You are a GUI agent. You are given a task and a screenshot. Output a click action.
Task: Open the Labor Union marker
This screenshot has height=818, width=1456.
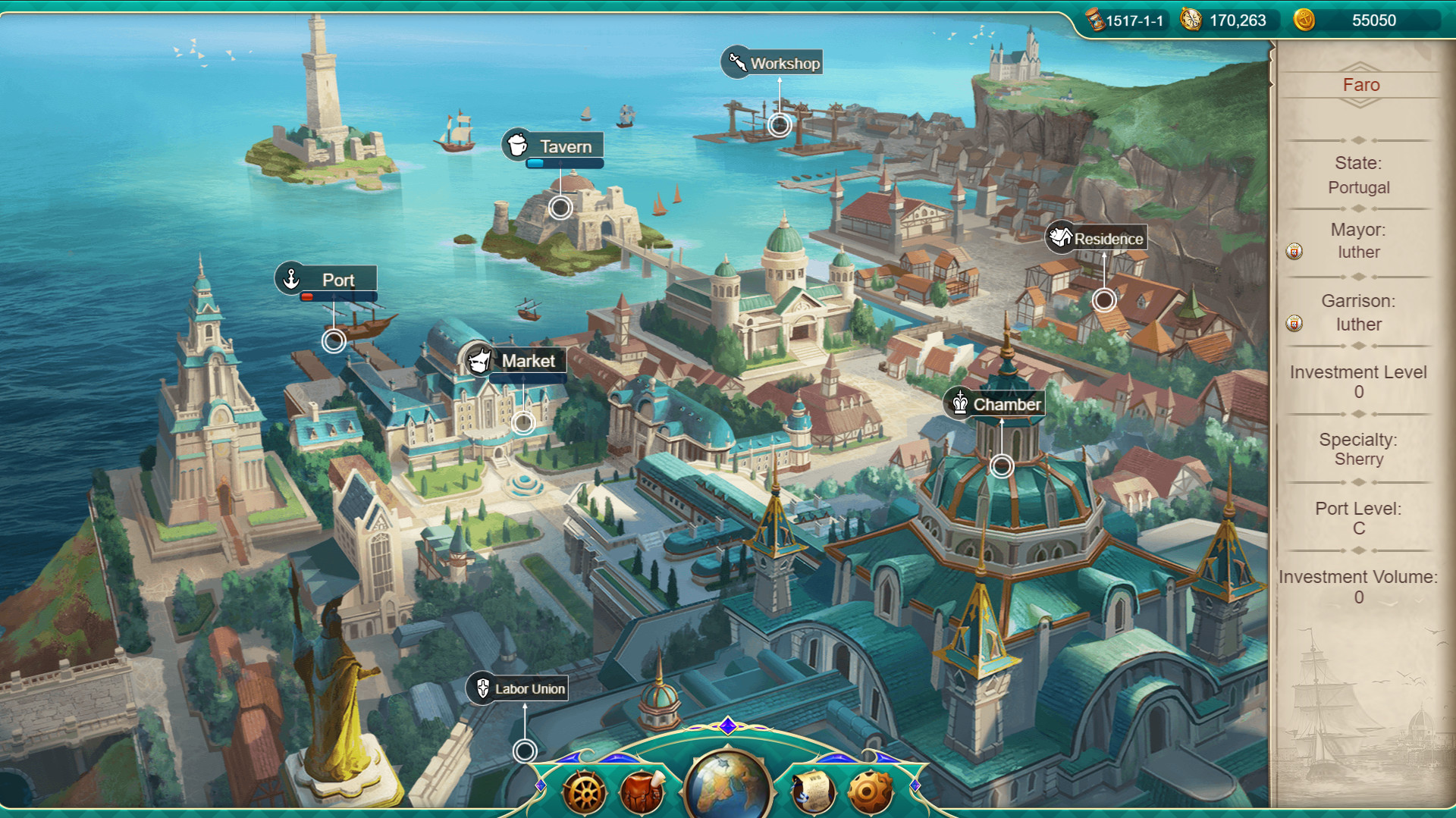click(483, 689)
